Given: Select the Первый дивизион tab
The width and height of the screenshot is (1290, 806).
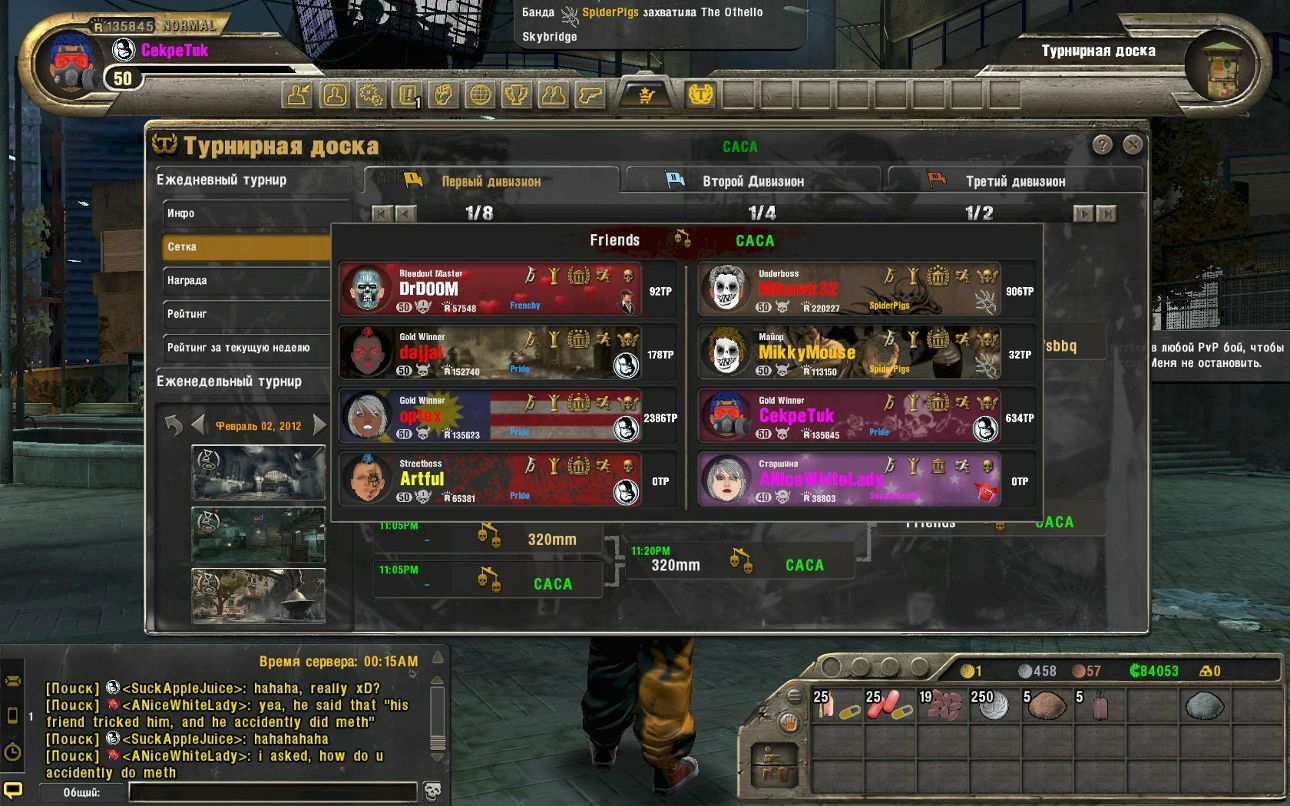Looking at the screenshot, I should pos(490,181).
